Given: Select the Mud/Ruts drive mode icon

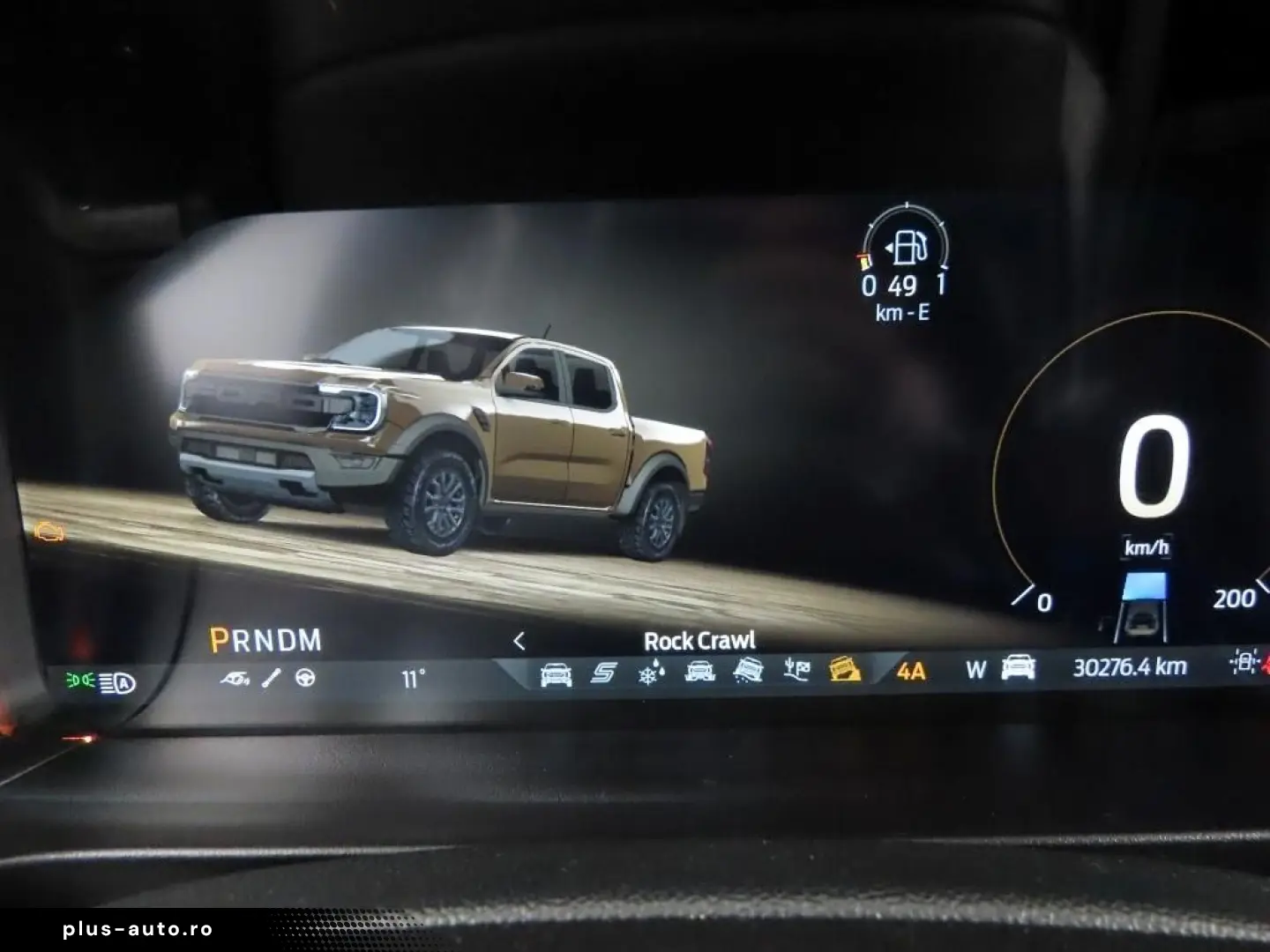Looking at the screenshot, I should pos(699,673).
